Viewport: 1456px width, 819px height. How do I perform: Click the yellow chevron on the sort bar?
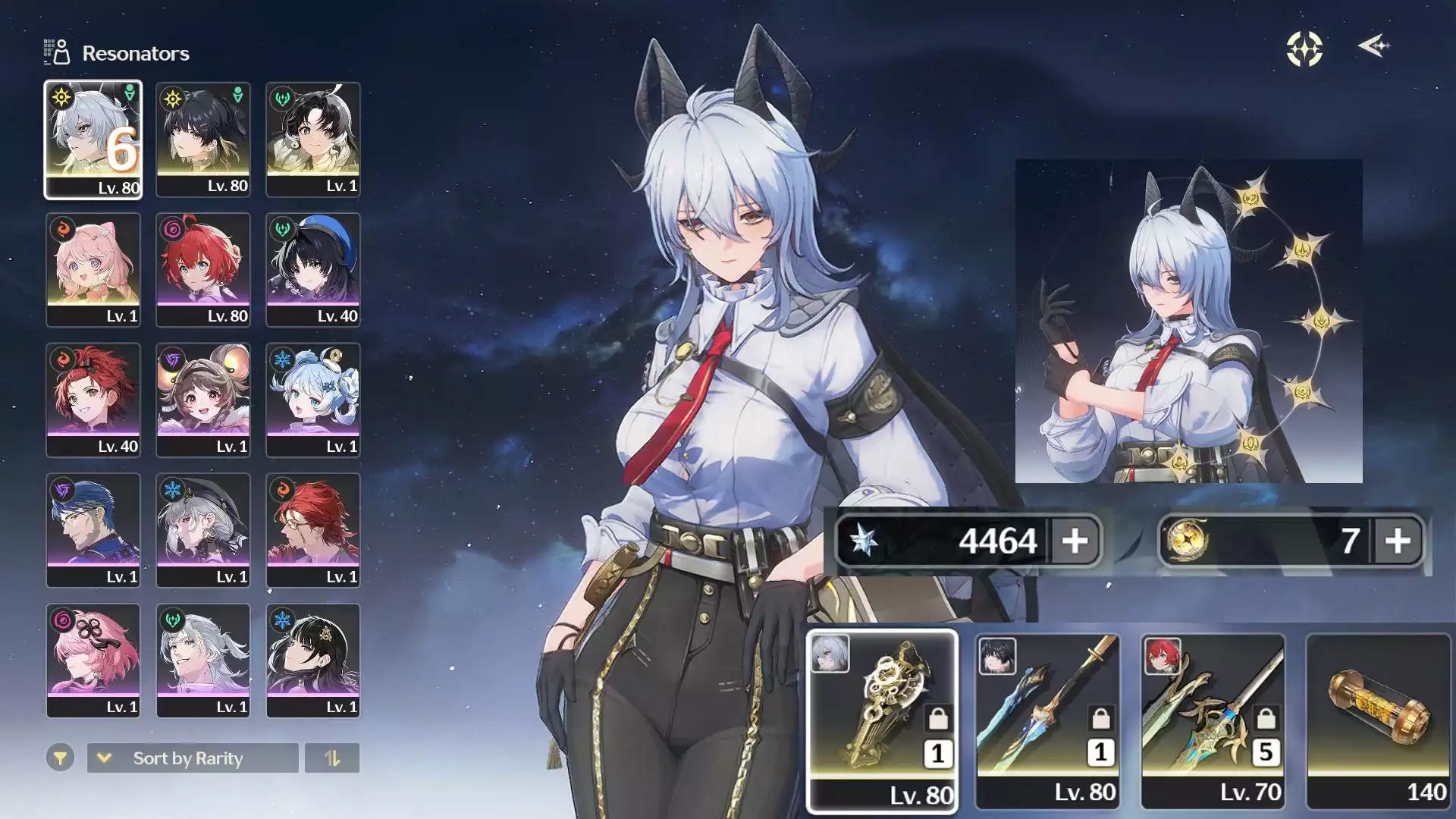click(x=104, y=758)
